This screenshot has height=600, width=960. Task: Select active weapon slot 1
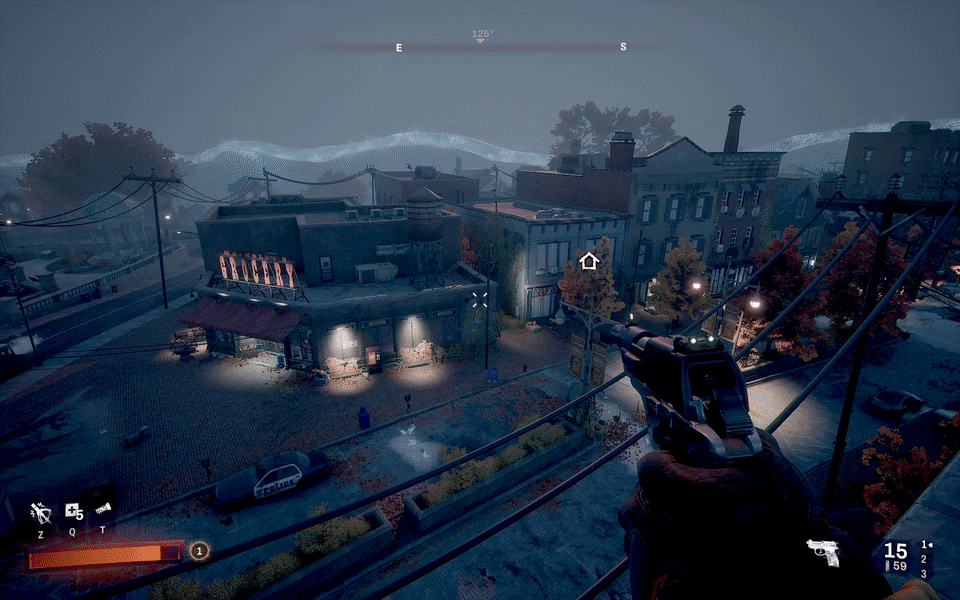[x=923, y=545]
